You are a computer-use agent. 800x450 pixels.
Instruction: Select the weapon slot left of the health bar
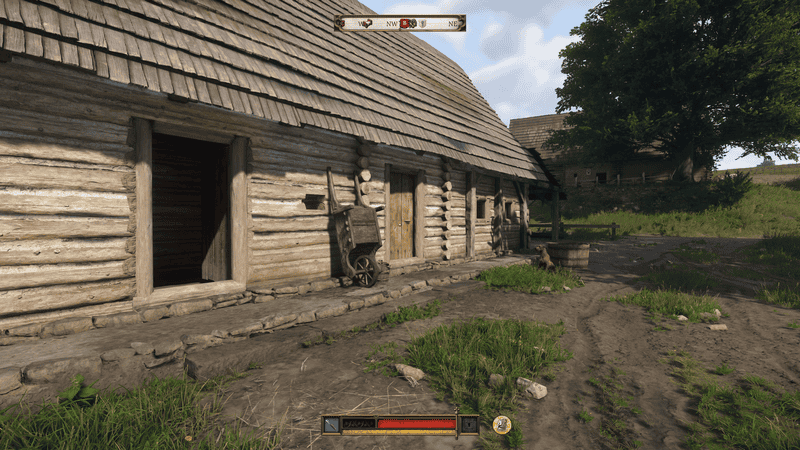pos(332,424)
